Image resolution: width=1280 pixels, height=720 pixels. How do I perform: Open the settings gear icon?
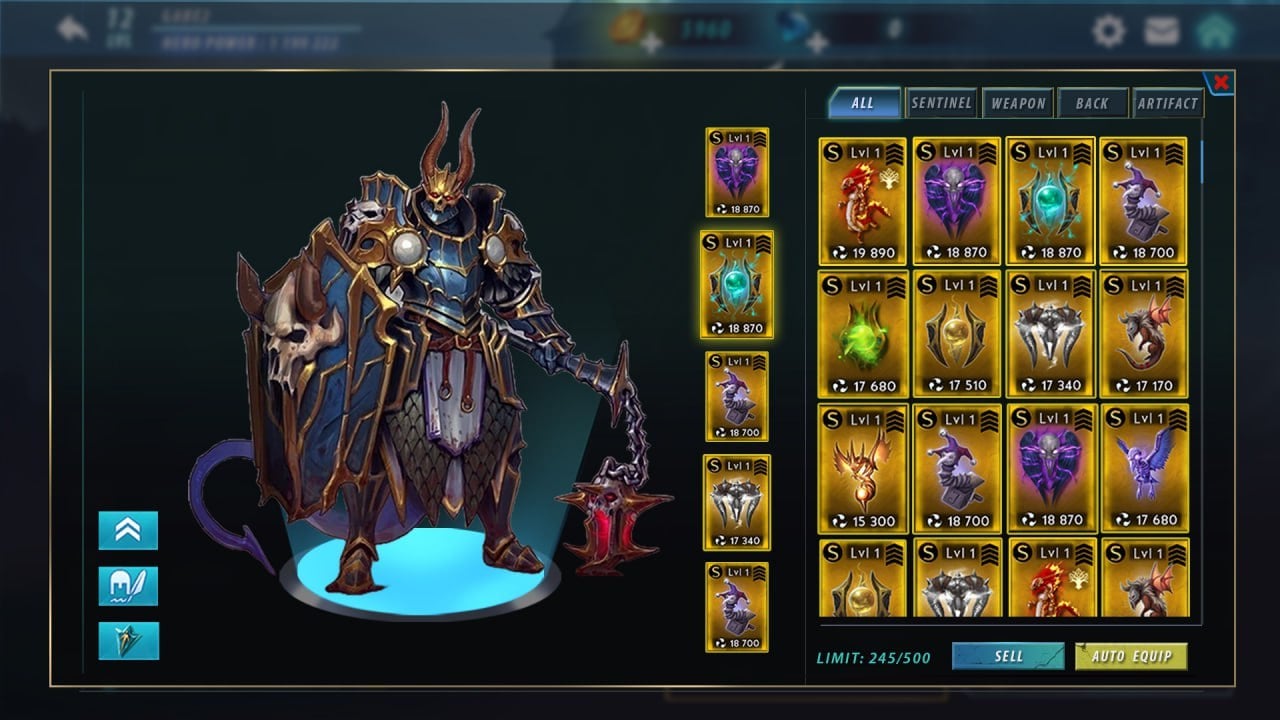(1108, 31)
